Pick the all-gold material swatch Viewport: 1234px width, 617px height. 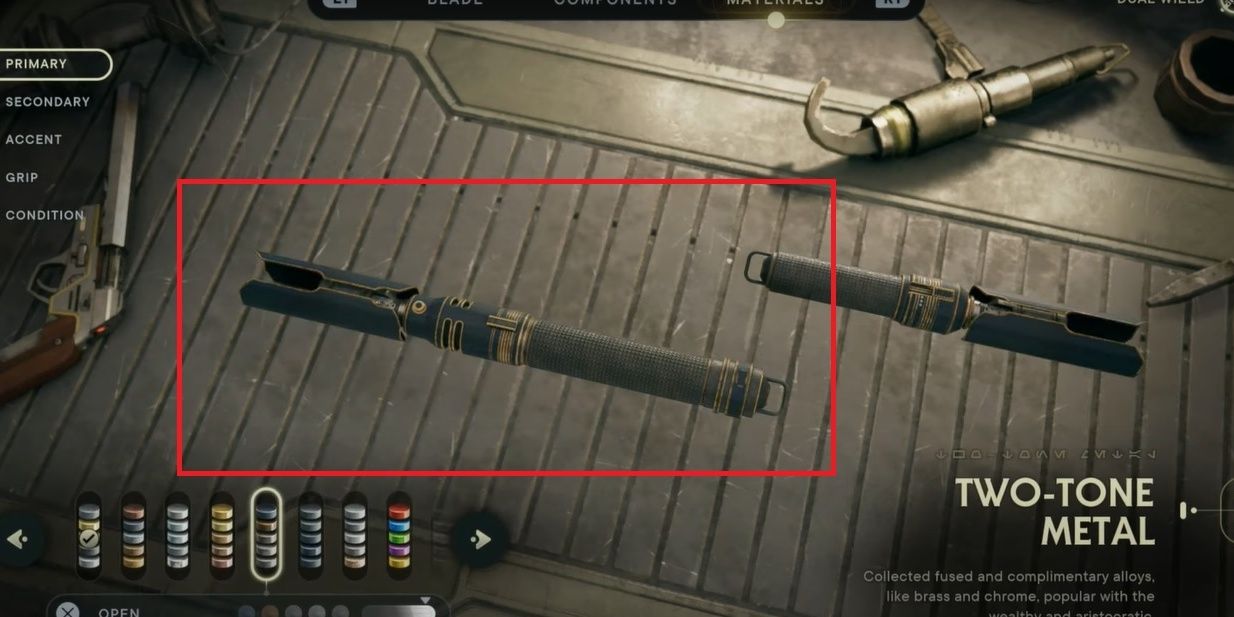222,535
